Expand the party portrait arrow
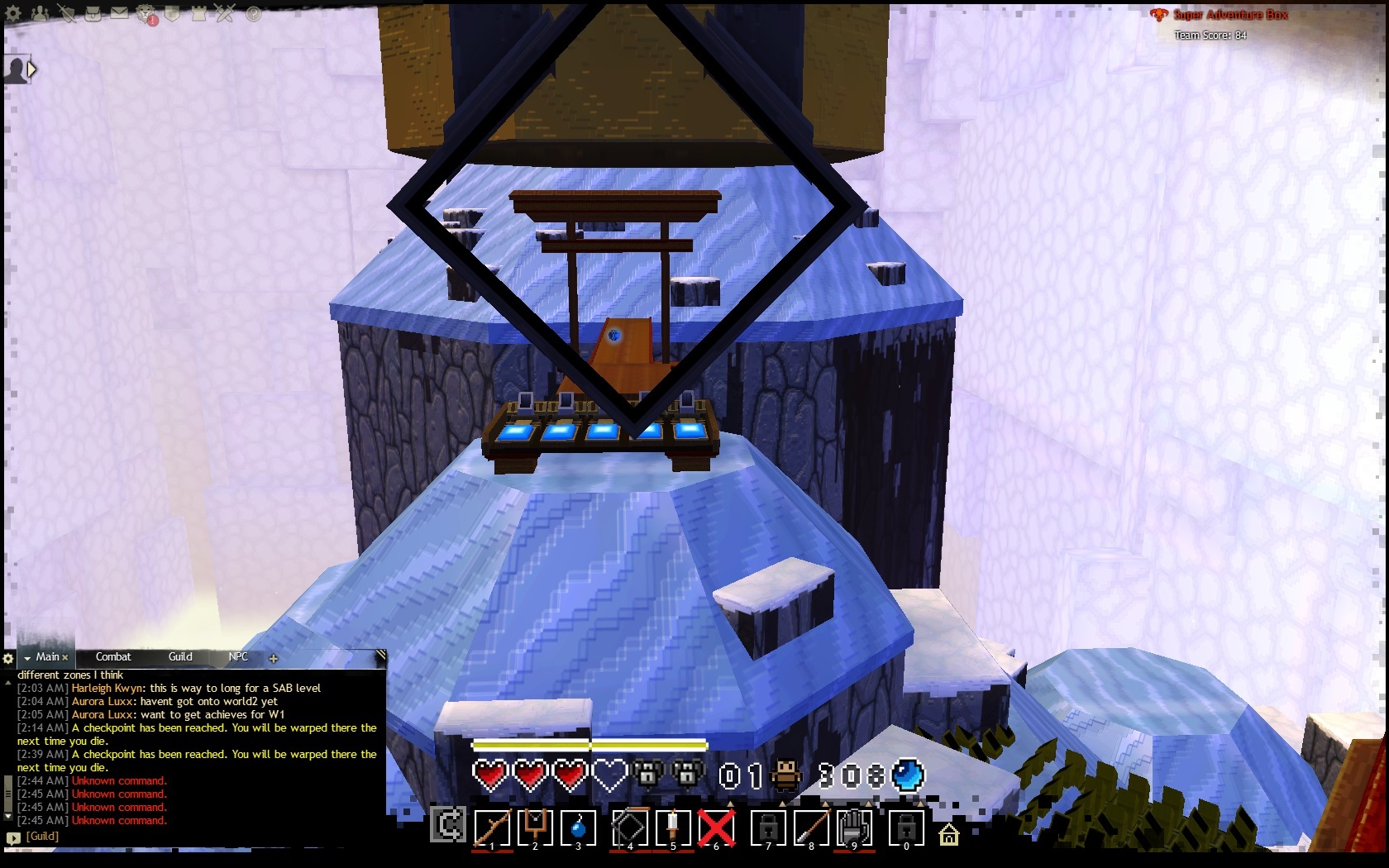 pyautogui.click(x=31, y=69)
